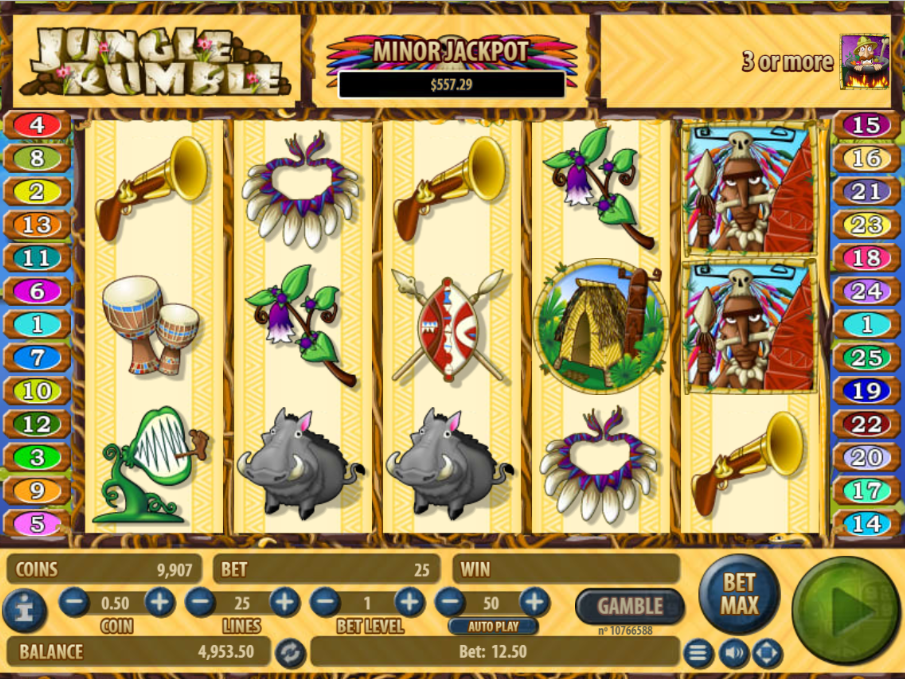Decrease the coin value
This screenshot has width=905, height=679.
click(74, 602)
